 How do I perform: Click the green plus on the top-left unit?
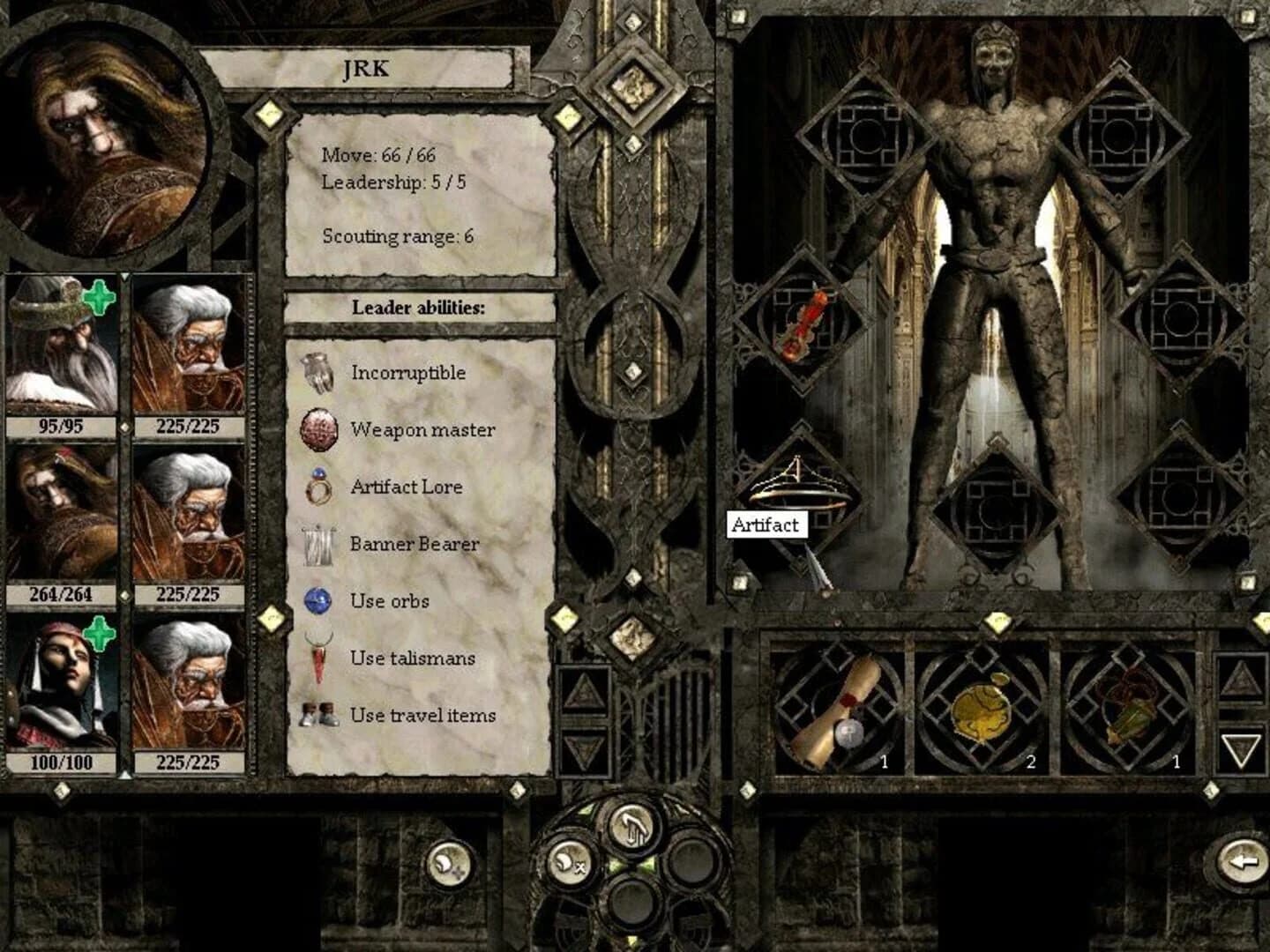97,300
